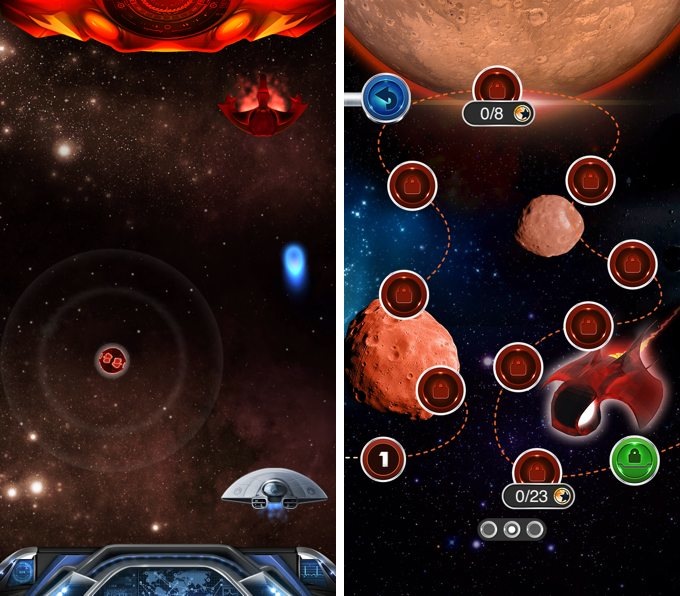Select the highlighted middle page dot
Viewport: 680px width, 596px height.
pyautogui.click(x=511, y=529)
